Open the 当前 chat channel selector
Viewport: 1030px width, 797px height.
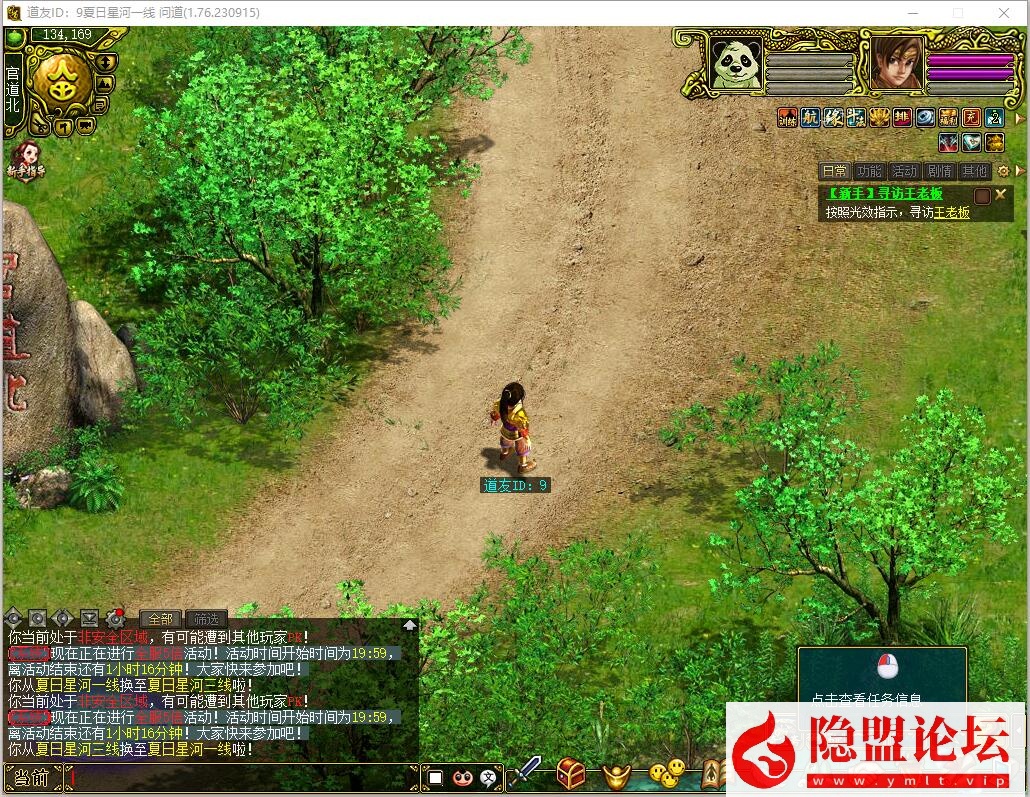click(32, 777)
